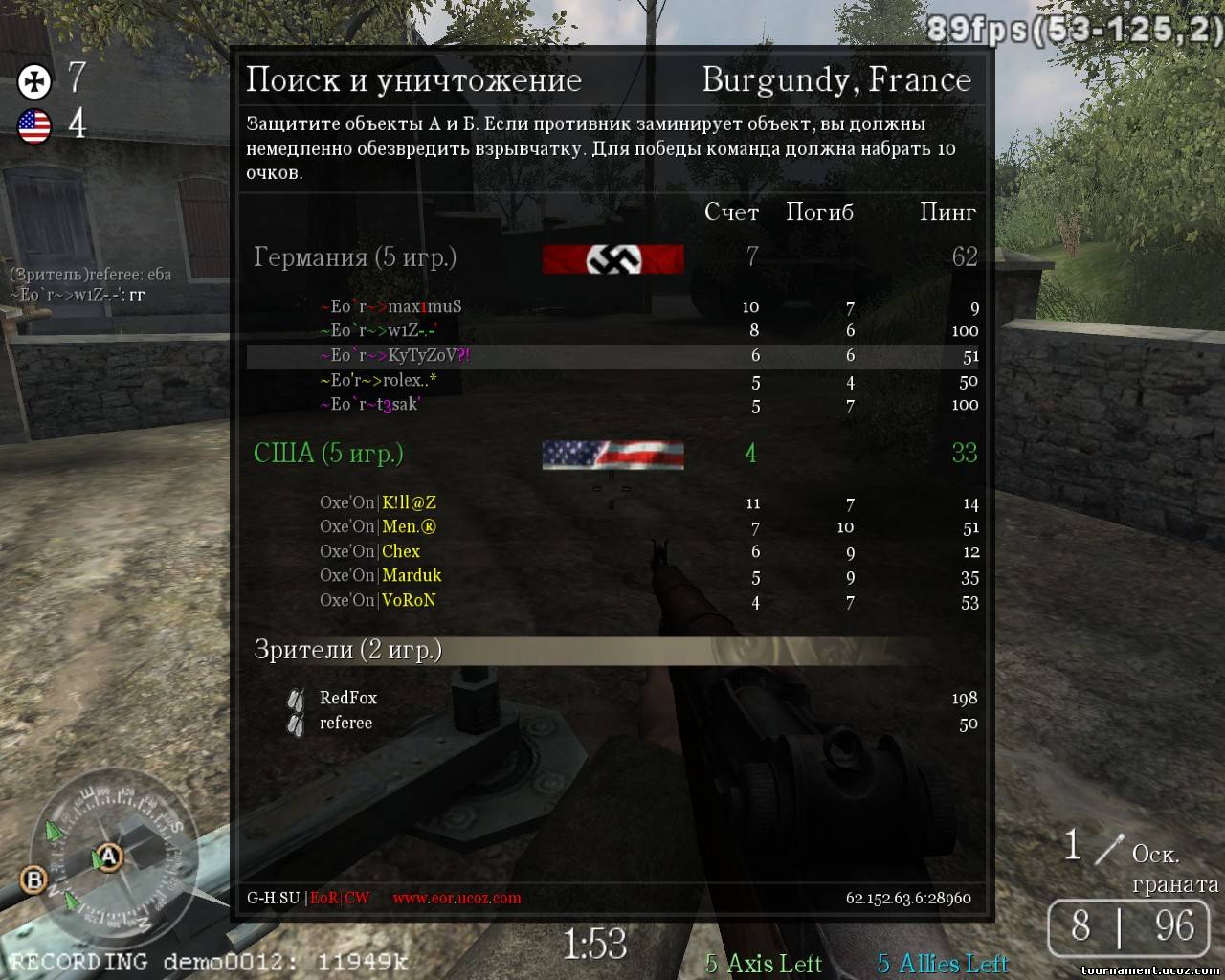The height and width of the screenshot is (980, 1225).
Task: Choose the ~Eo'r~>rolex..* scoreboard row
Action: click(x=378, y=381)
